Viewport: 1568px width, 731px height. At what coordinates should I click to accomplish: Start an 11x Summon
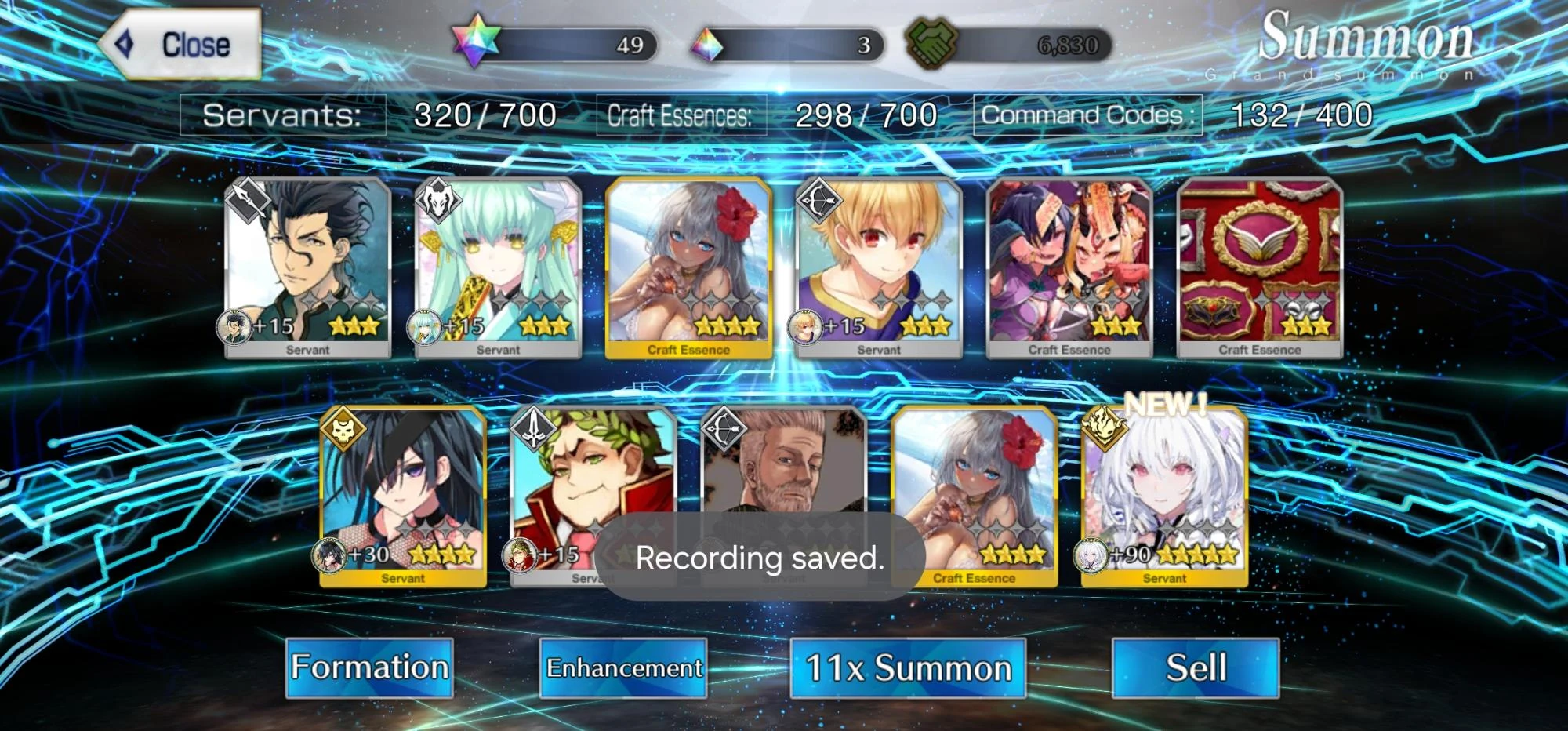tap(908, 668)
